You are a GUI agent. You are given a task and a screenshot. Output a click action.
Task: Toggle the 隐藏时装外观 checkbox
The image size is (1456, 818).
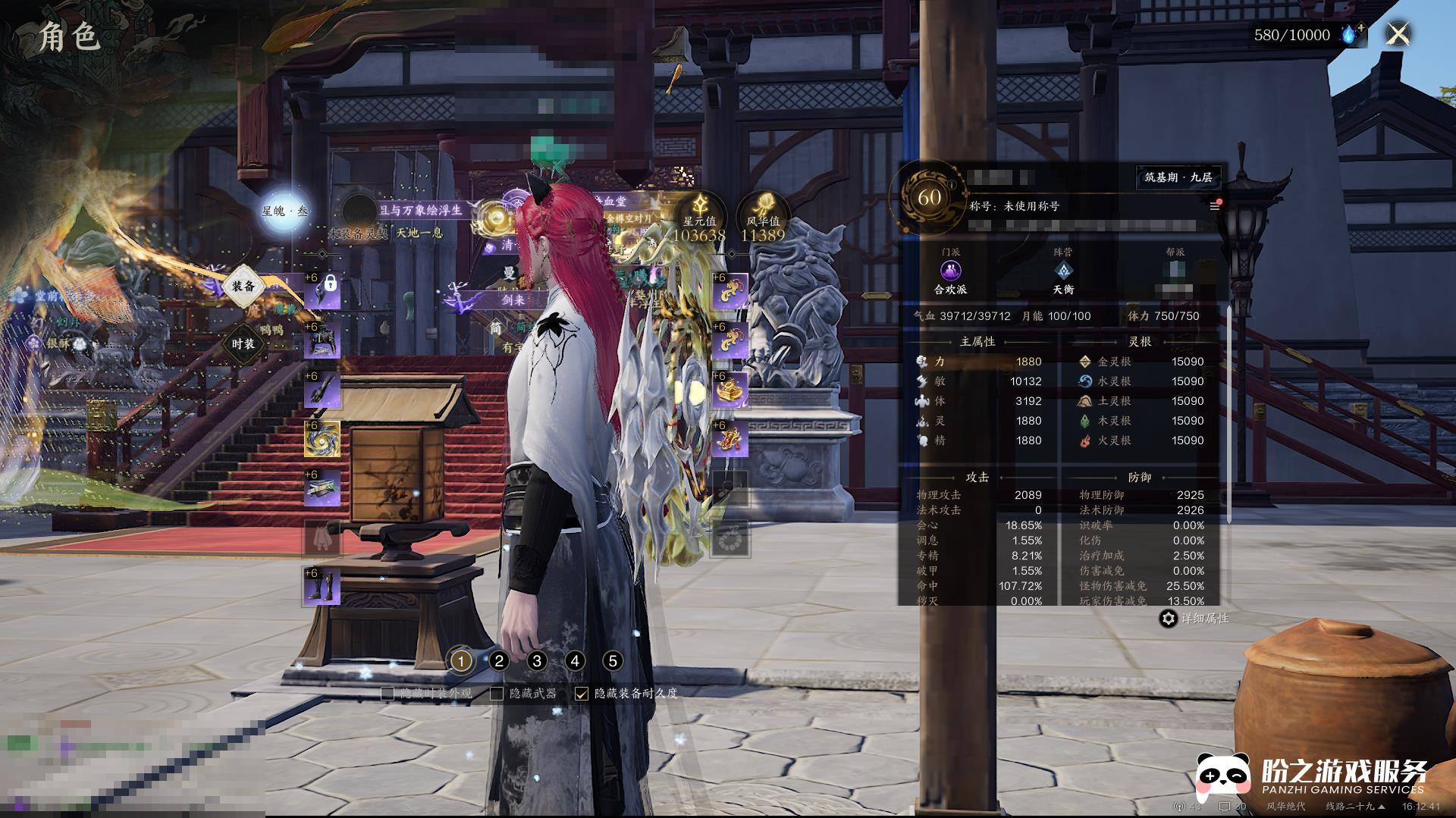(388, 693)
